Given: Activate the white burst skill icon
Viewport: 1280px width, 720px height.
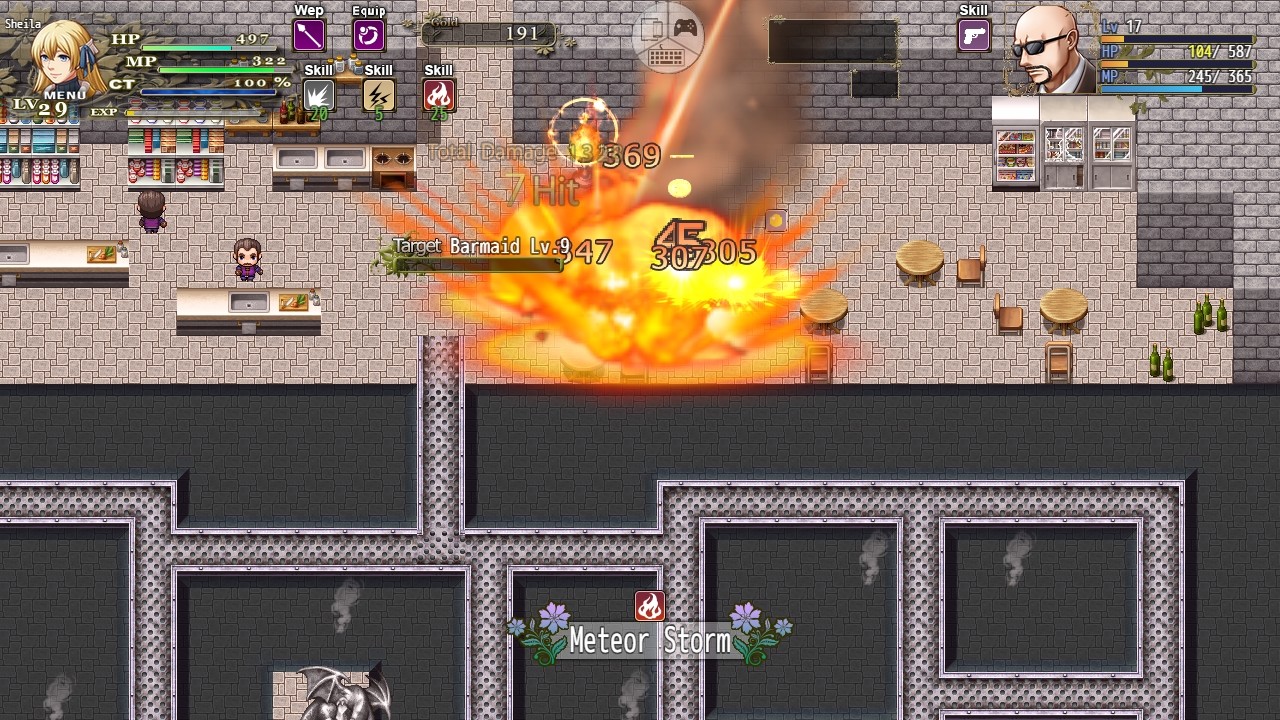Looking at the screenshot, I should [318, 95].
